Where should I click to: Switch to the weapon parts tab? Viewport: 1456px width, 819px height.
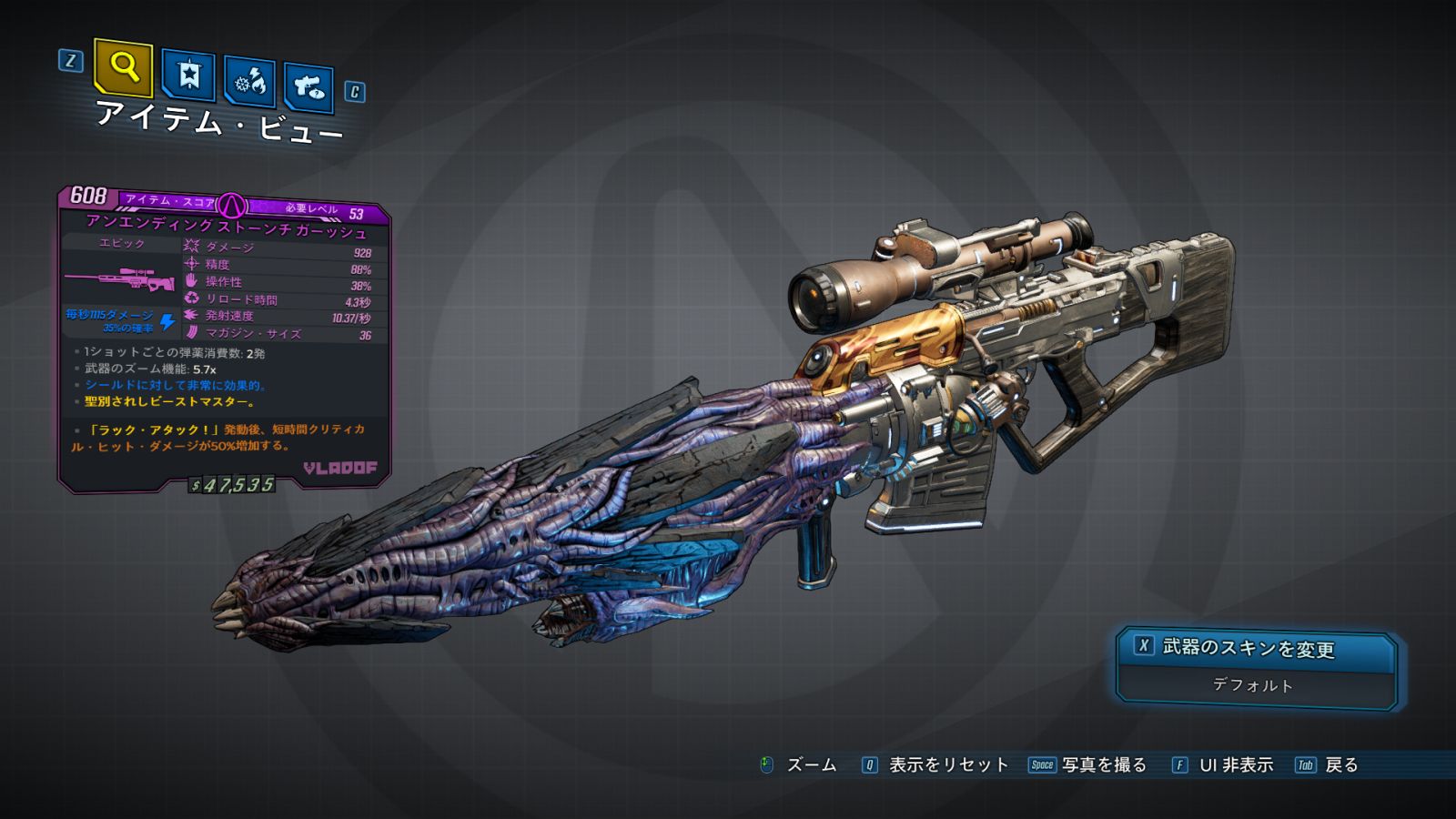[308, 87]
